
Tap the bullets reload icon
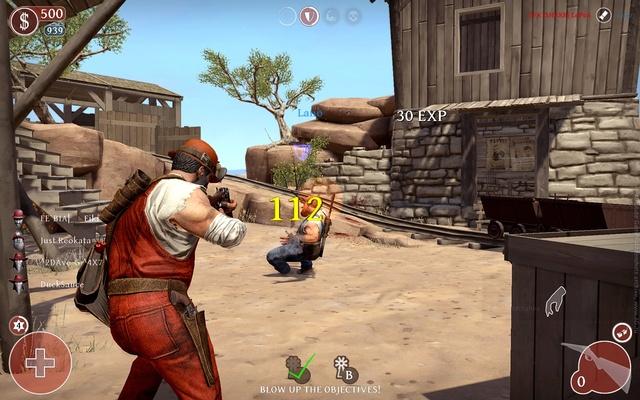[x=621, y=331]
